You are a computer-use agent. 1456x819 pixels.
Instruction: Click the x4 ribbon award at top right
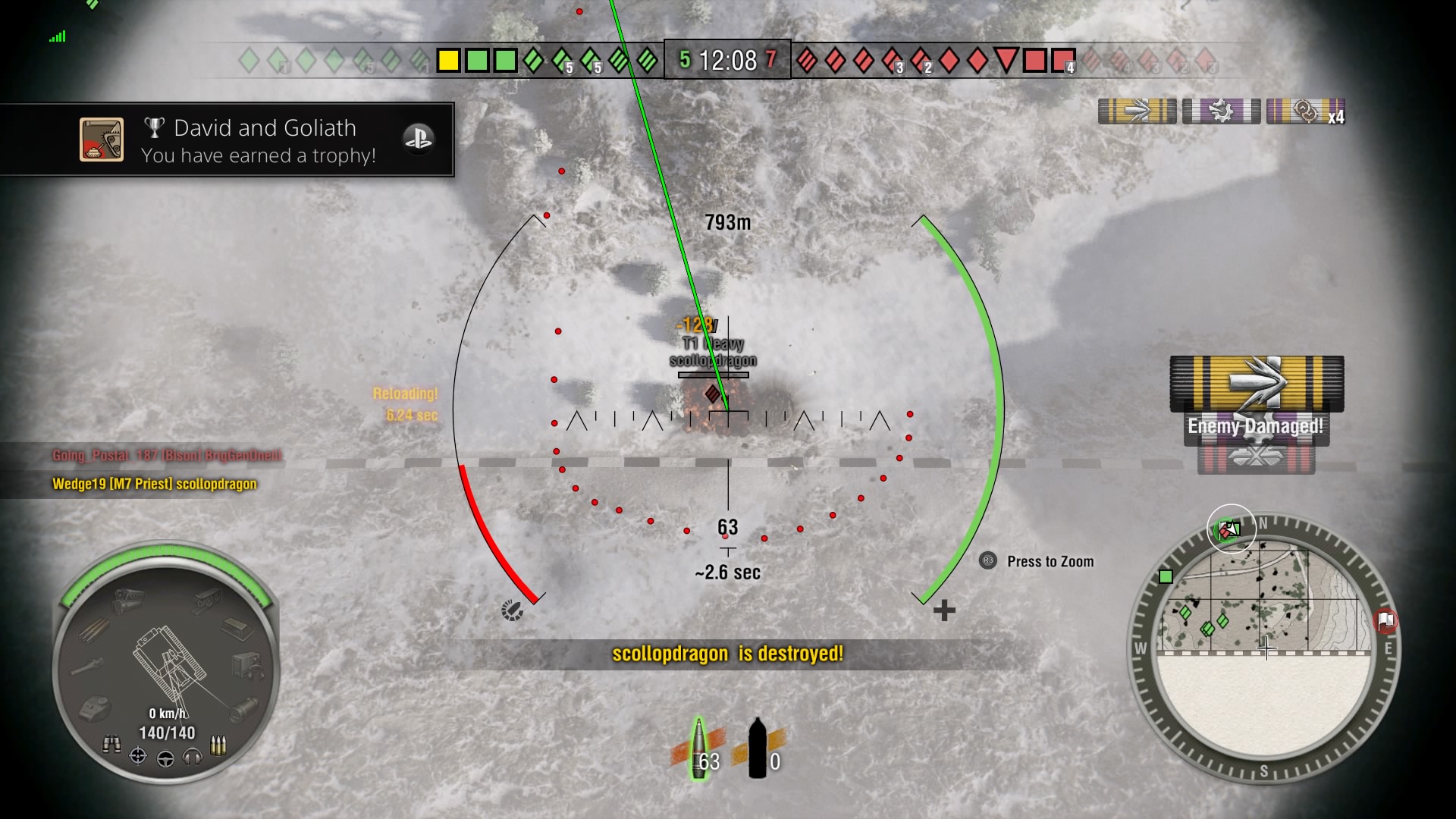[x=1306, y=111]
